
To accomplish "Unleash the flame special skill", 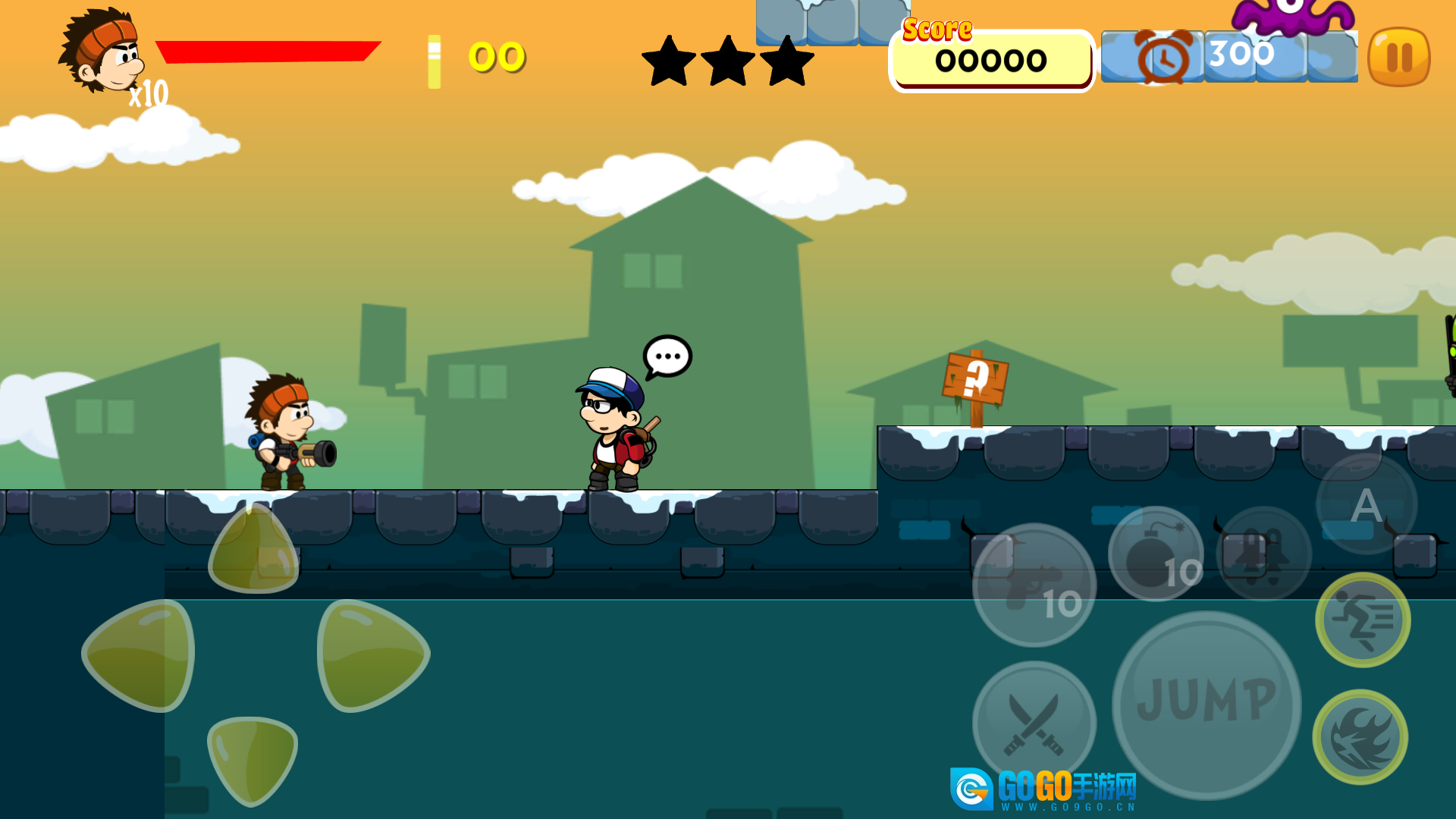I will [1360, 736].
